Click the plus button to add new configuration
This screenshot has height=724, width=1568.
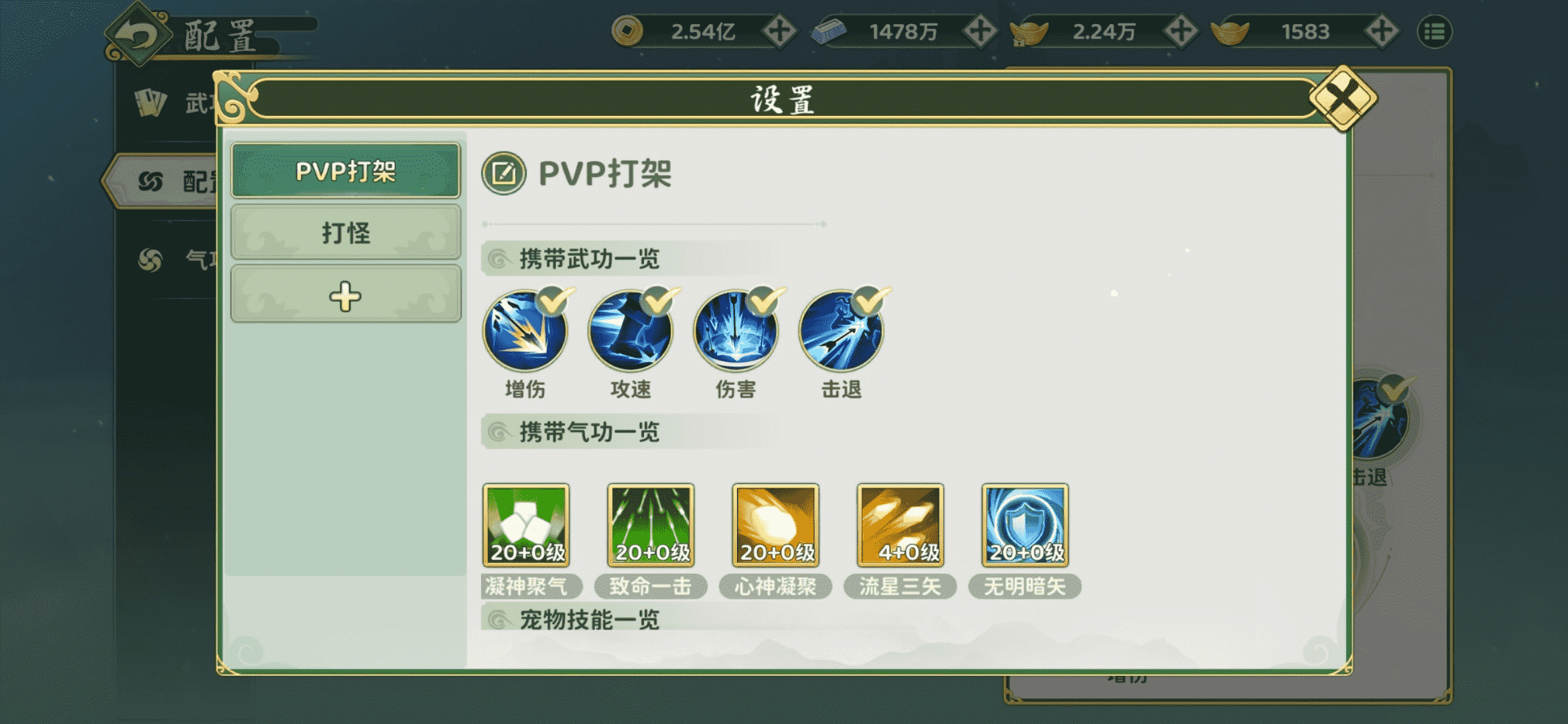click(x=346, y=294)
